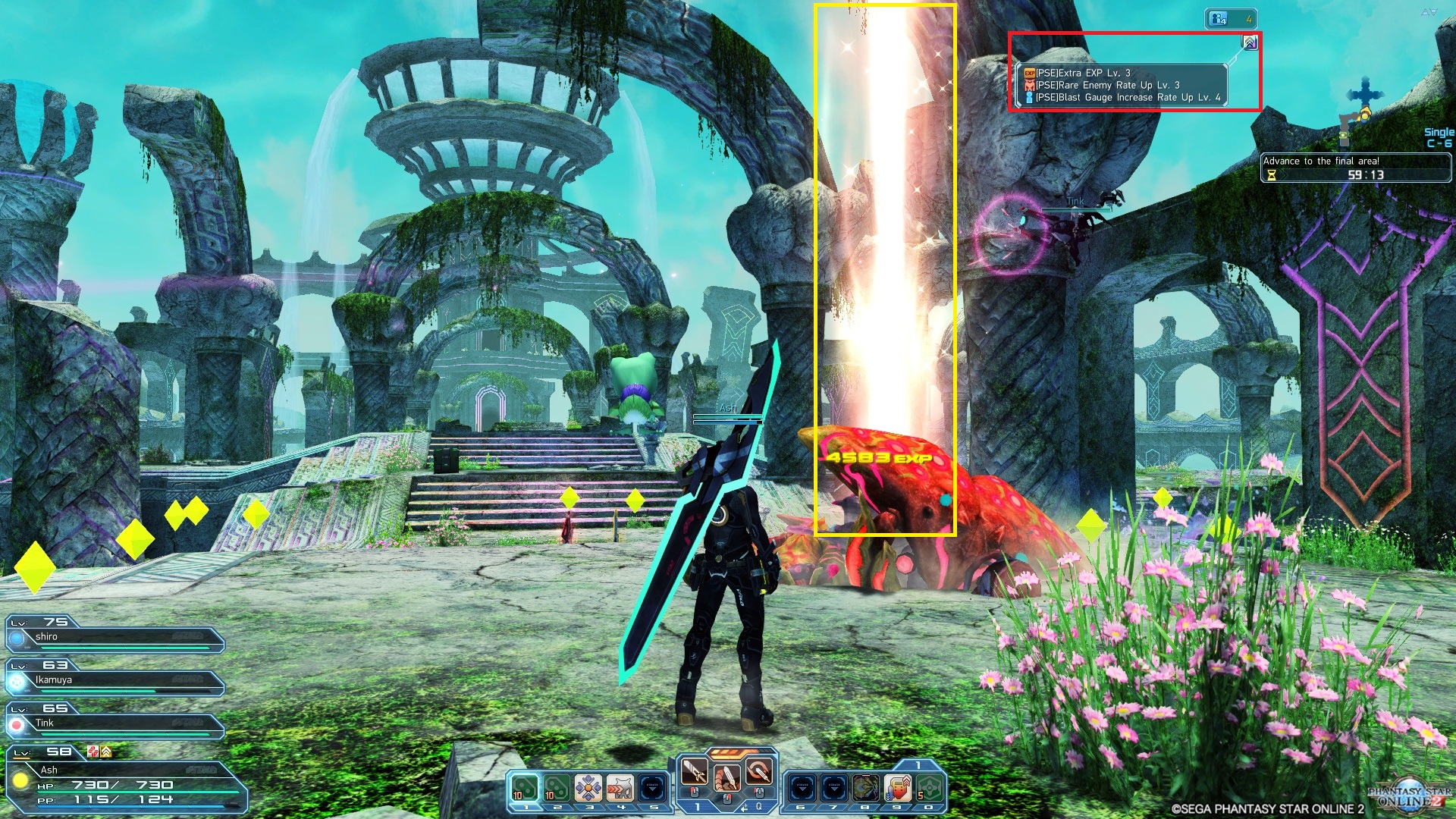Click the red cross buff status icon
The image size is (1456, 819).
pos(93,752)
